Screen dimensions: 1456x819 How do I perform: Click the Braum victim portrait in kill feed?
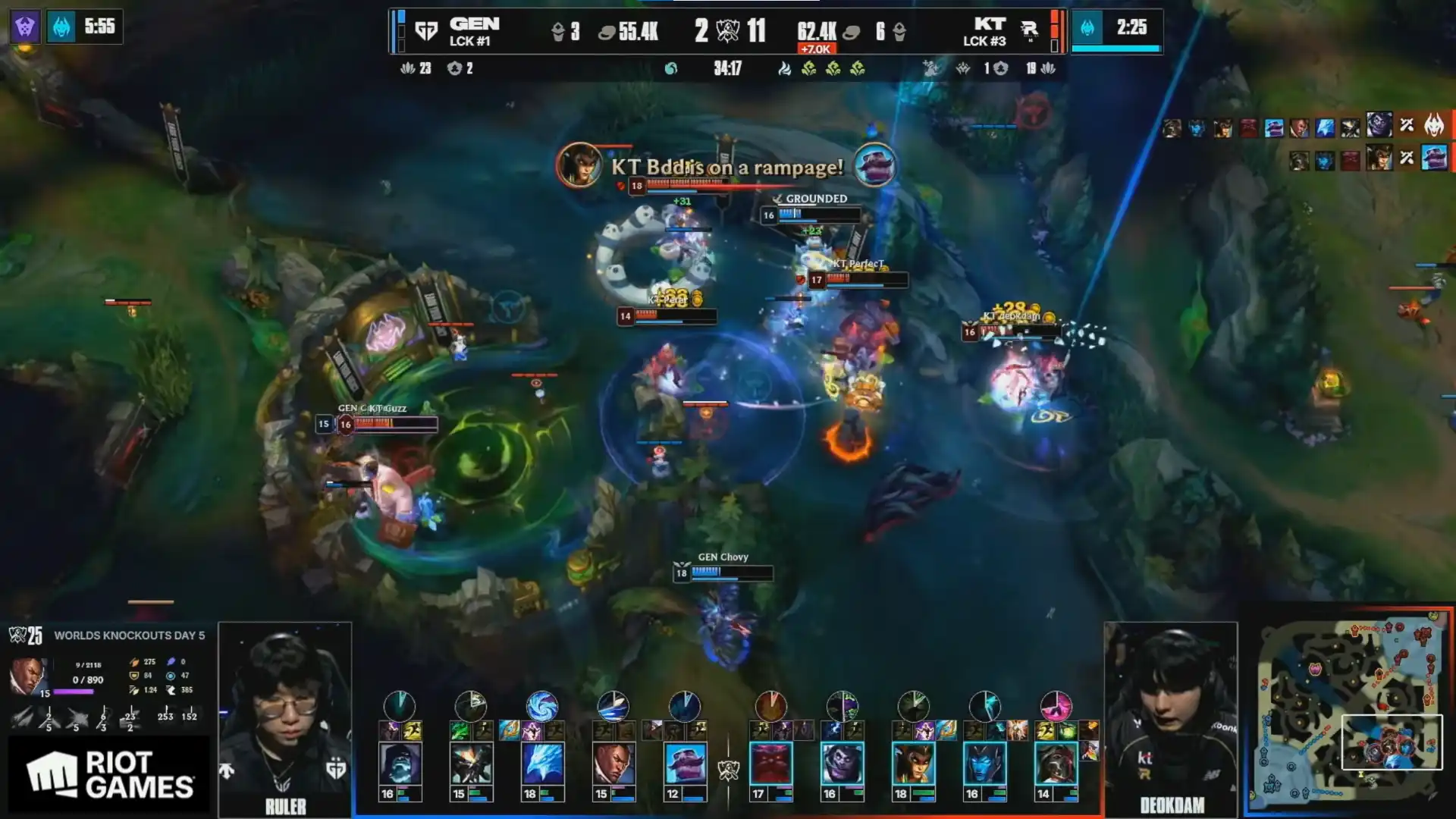[x=1434, y=158]
